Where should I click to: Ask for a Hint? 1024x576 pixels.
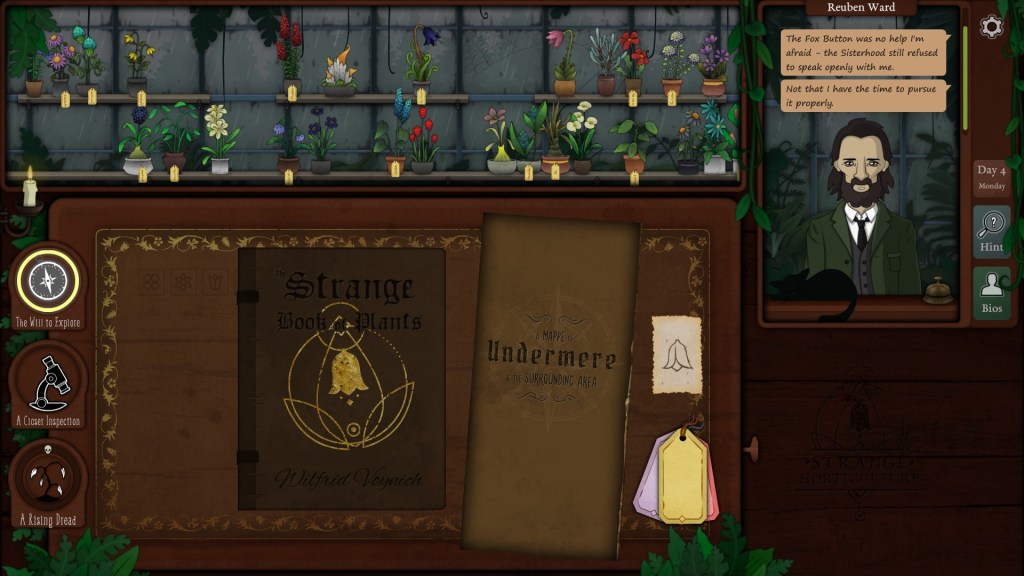tap(991, 232)
